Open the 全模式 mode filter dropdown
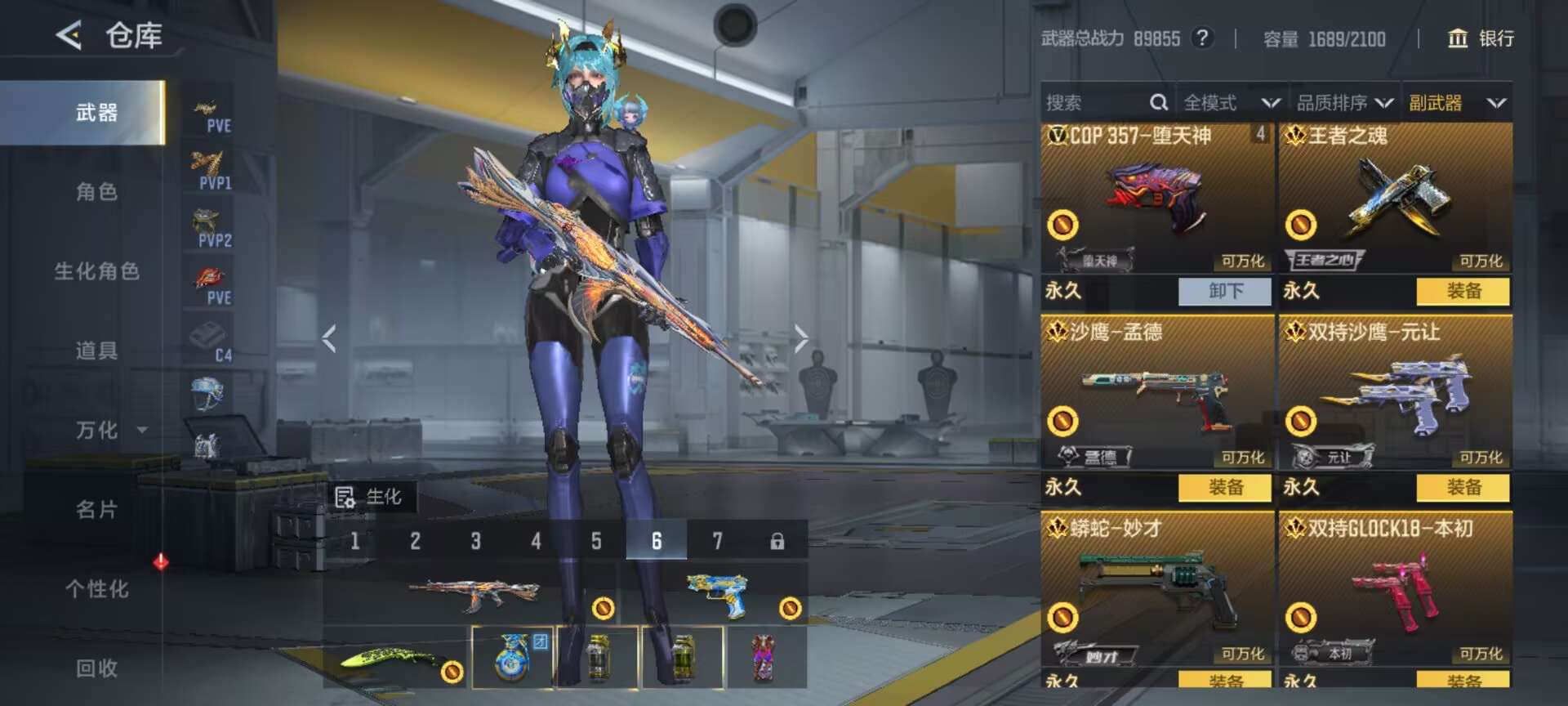The height and width of the screenshot is (706, 1568). click(1231, 103)
